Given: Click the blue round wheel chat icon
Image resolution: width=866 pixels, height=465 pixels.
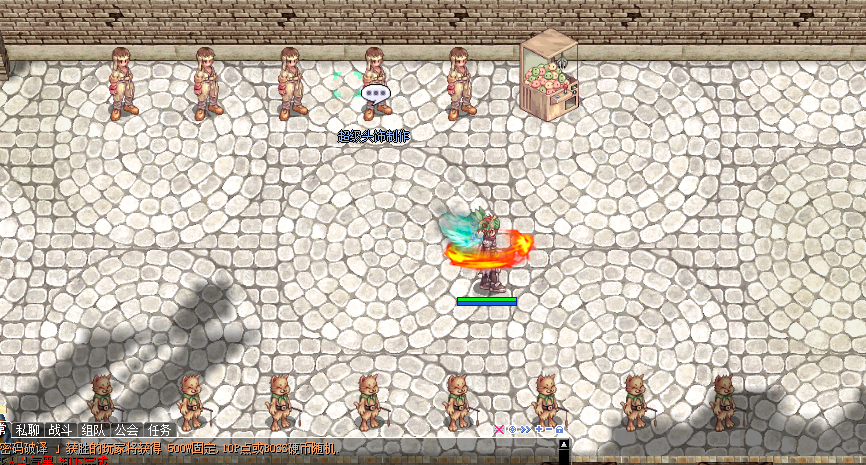Looking at the screenshot, I should (511, 430).
